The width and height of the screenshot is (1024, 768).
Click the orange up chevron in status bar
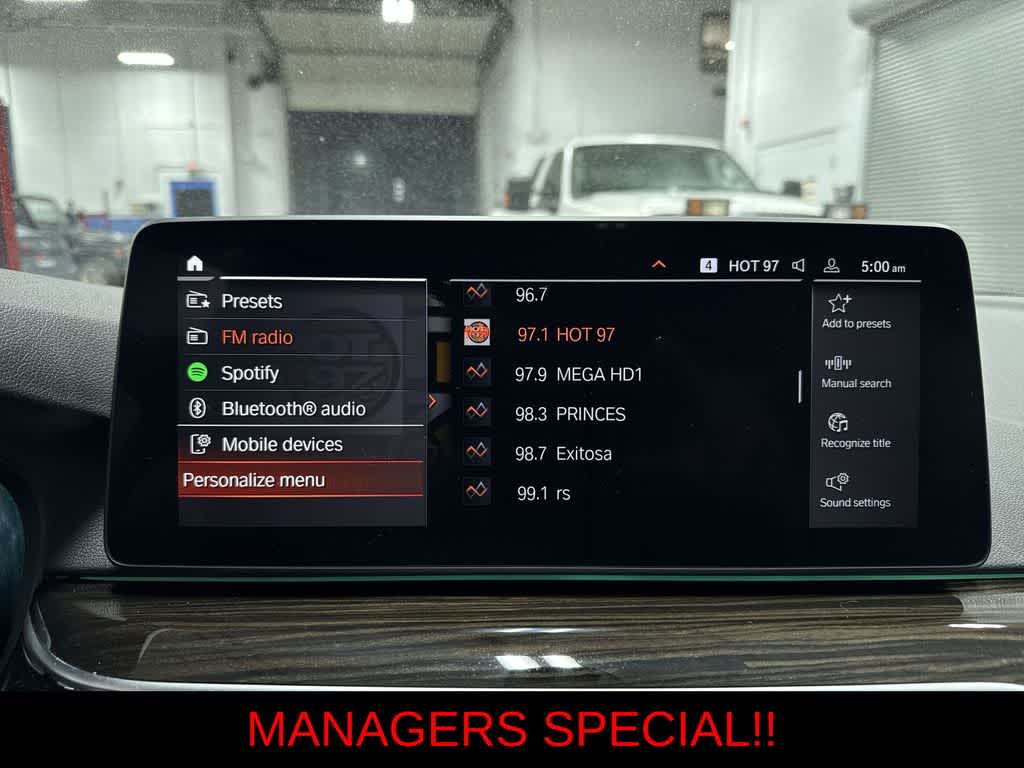click(658, 265)
